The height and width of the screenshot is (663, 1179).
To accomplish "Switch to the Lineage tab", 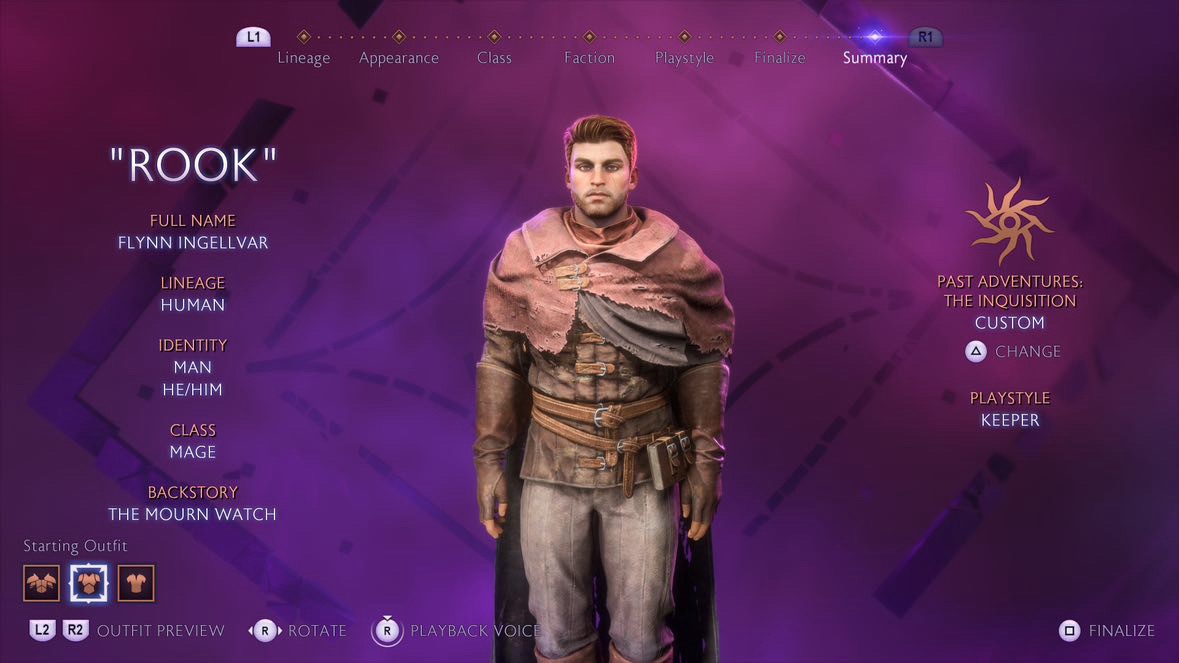I will pyautogui.click(x=303, y=57).
